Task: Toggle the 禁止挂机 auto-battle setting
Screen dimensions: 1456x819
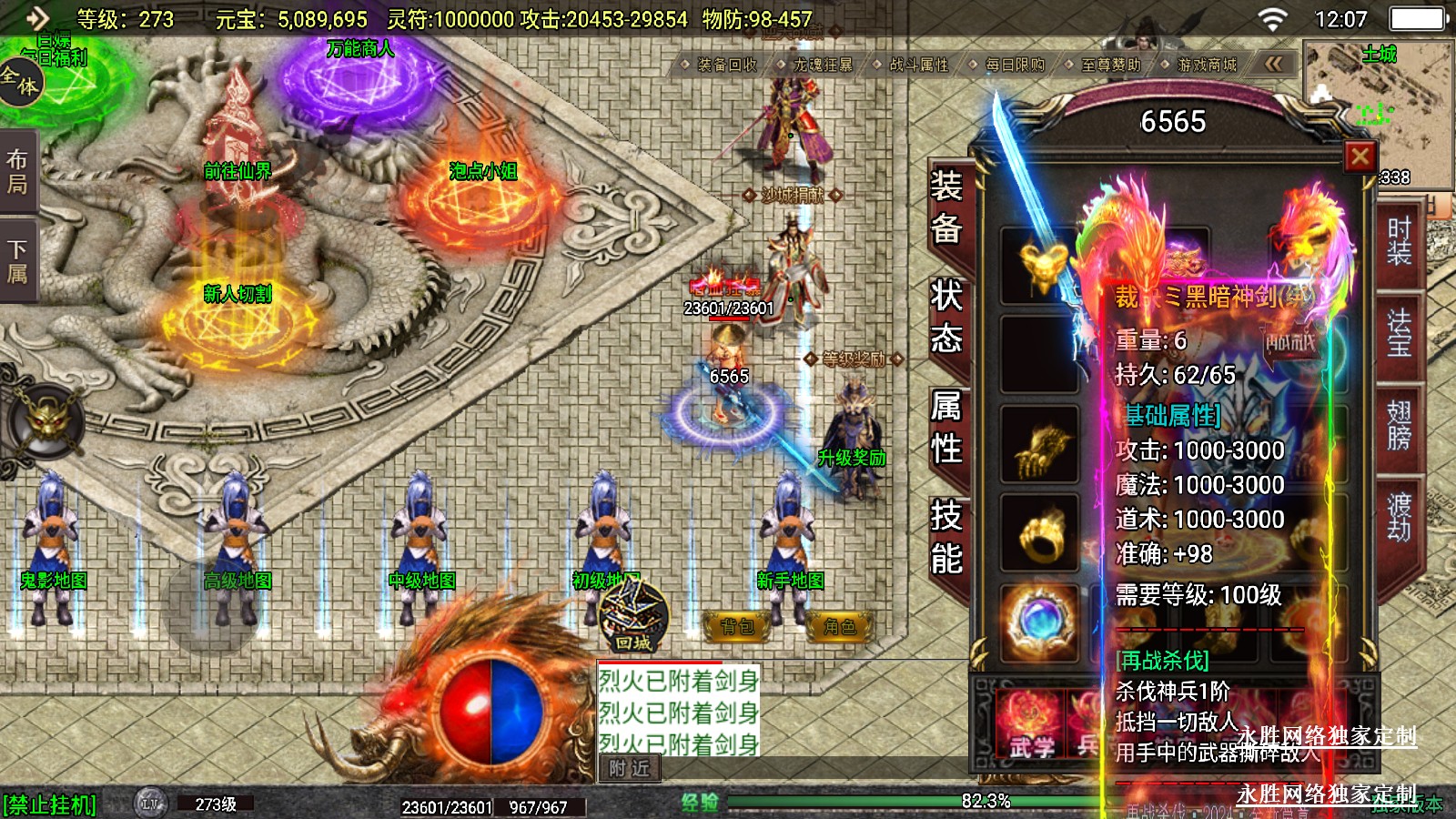Action: 50,805
